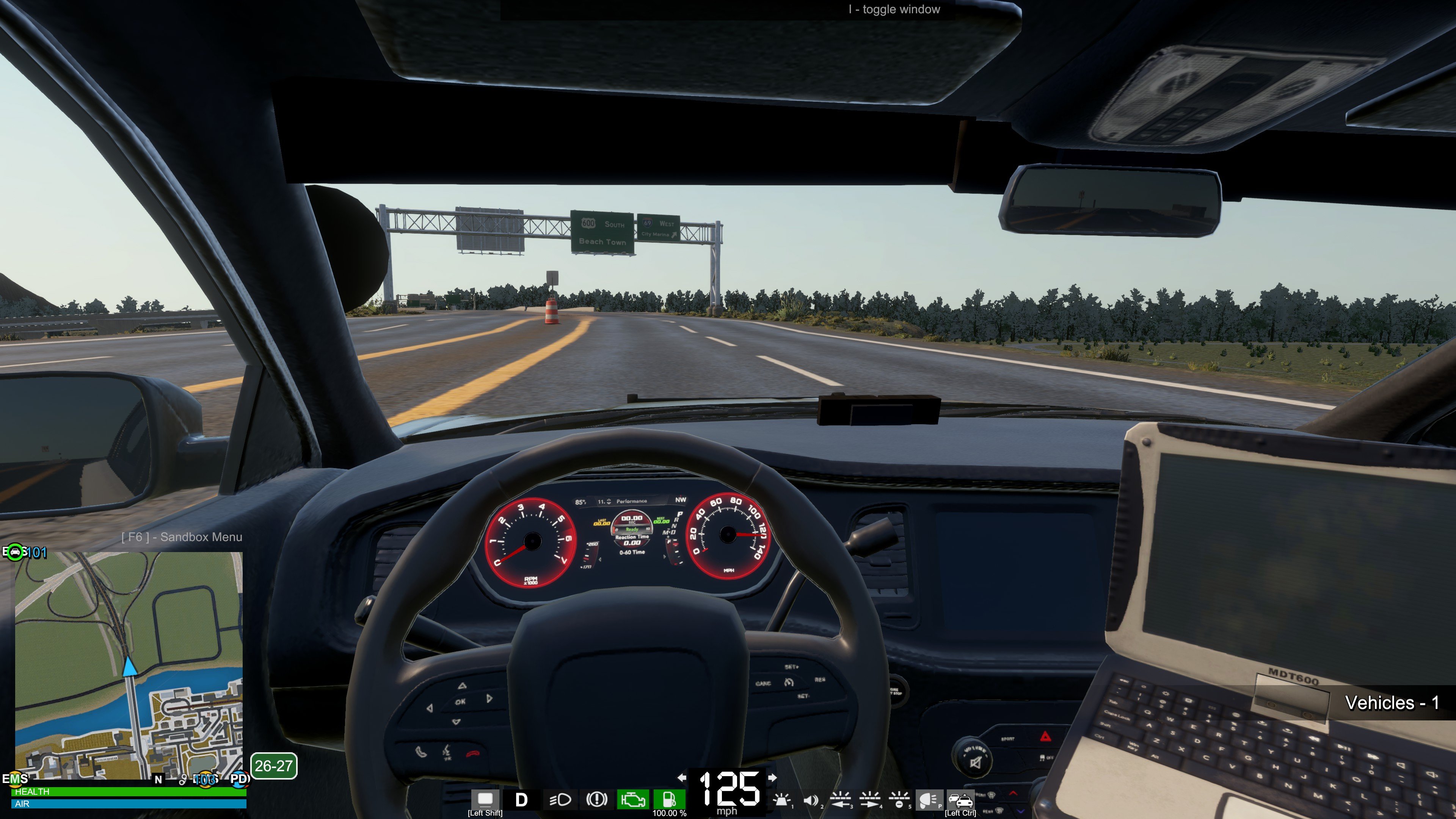
Task: Activate the left traffic advisor arrow
Action: [841, 800]
